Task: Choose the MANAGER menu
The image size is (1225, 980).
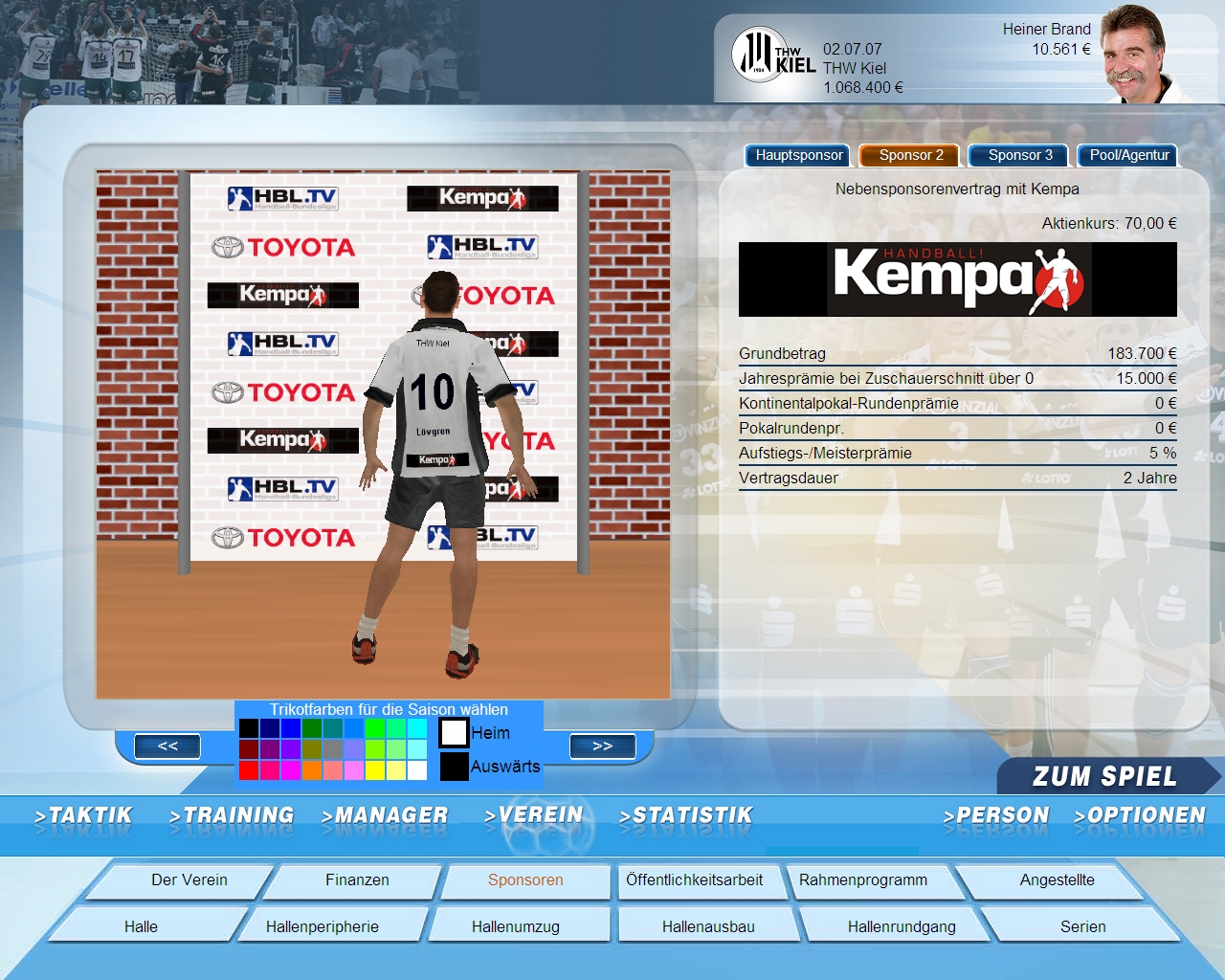Action: pos(385,815)
